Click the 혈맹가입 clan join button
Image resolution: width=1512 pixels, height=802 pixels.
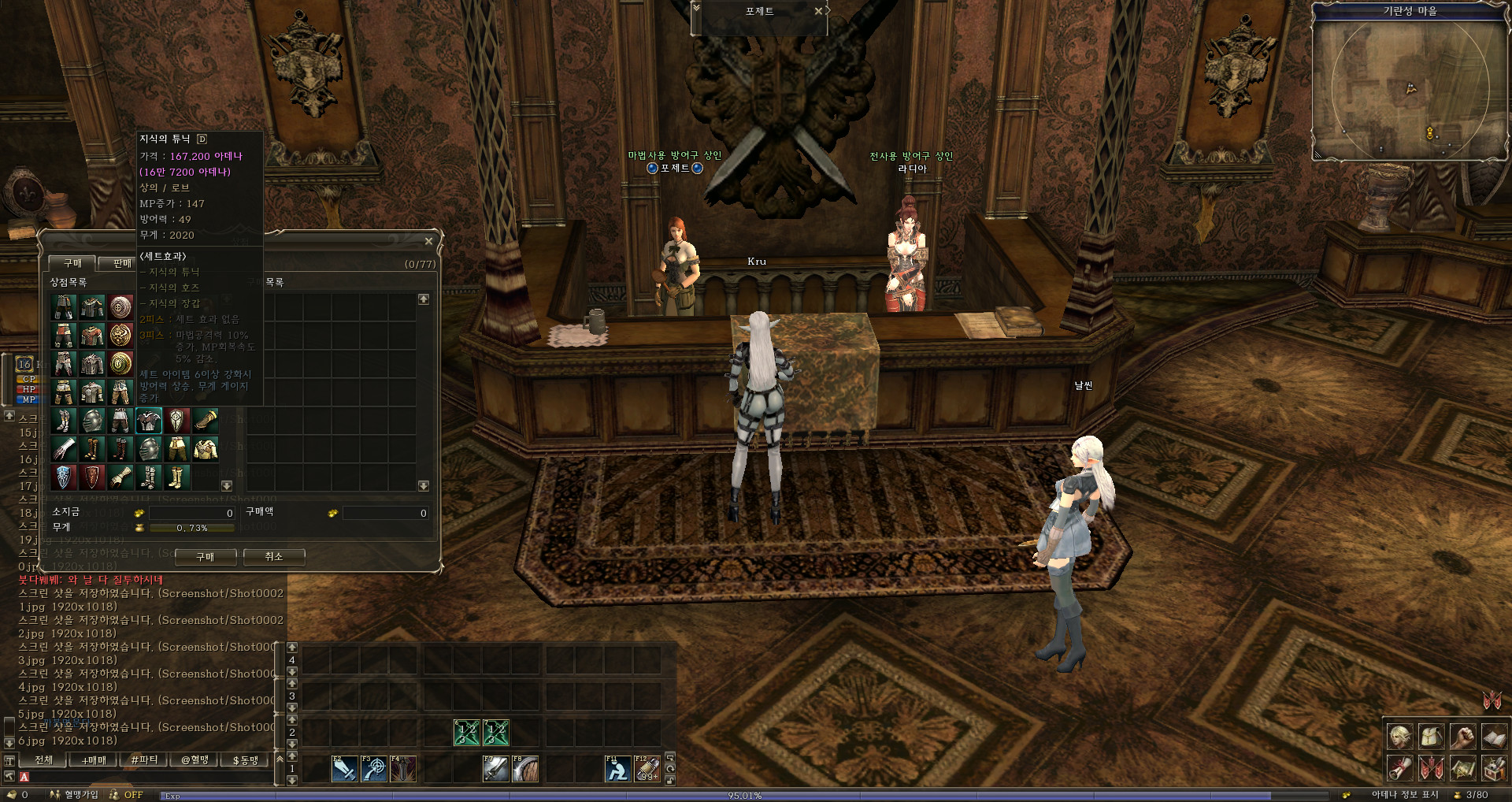(75, 795)
